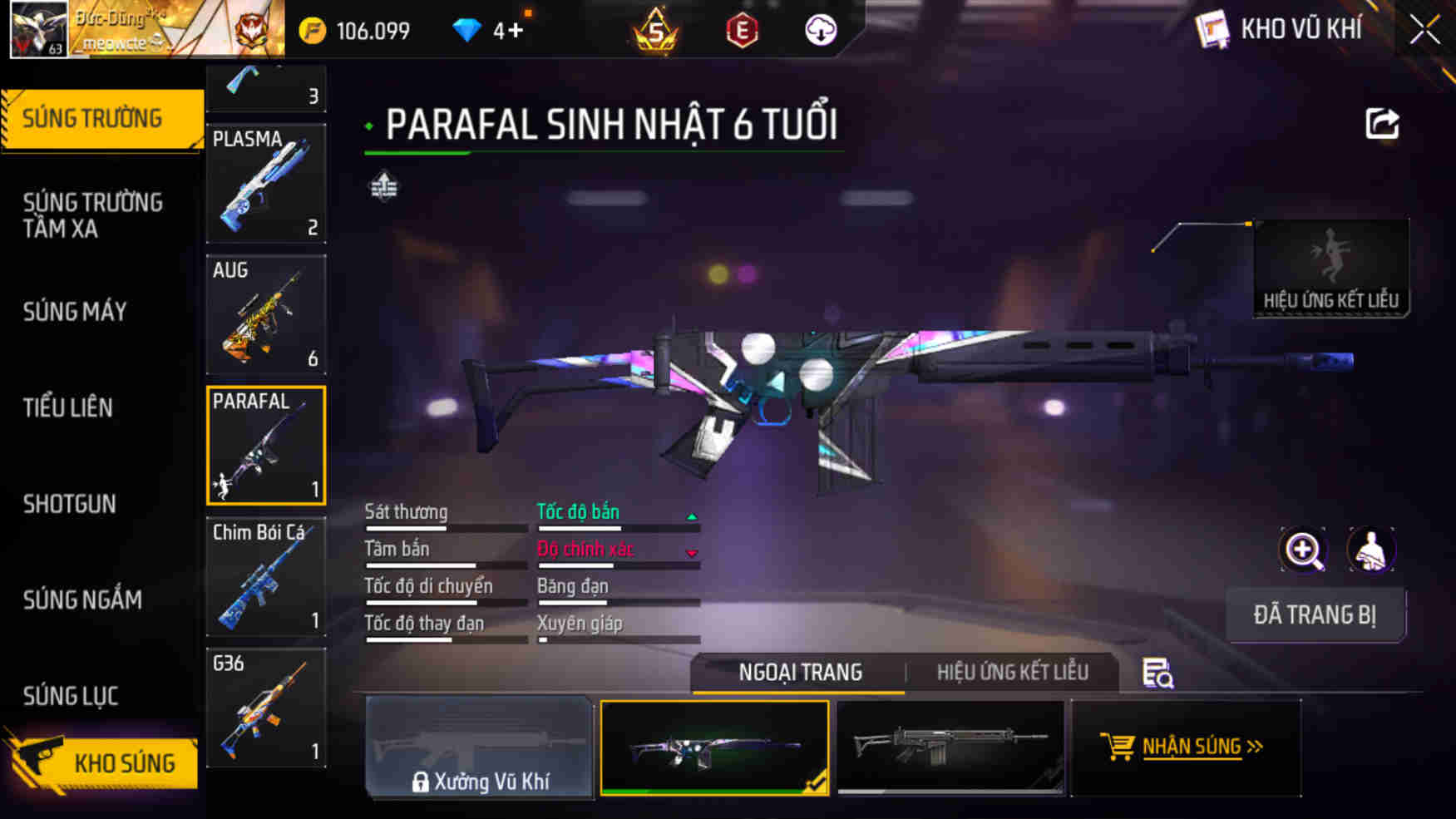
Task: Open the TIỂU LIÊN weapon category
Action: (69, 408)
